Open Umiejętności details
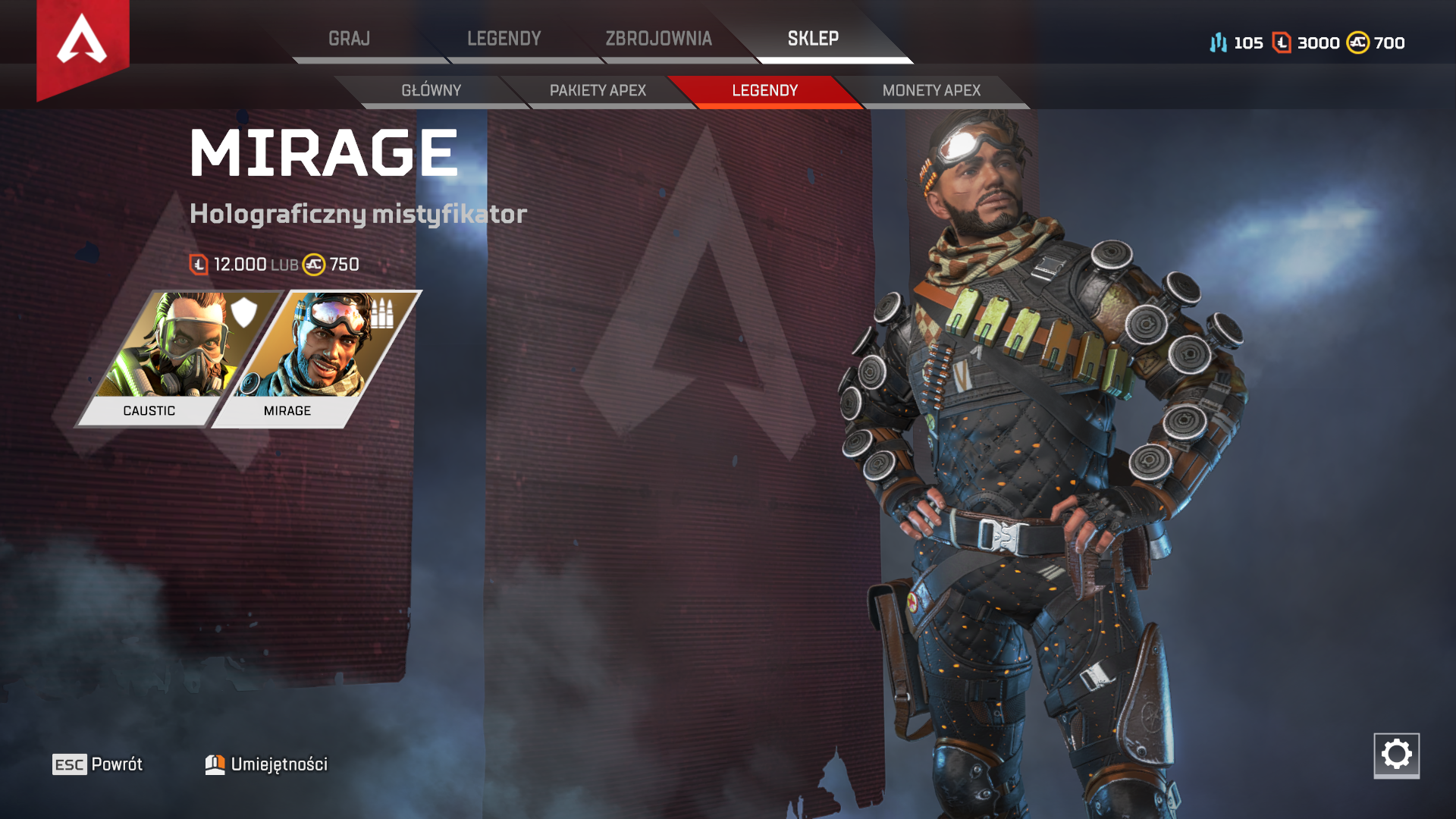 (279, 764)
